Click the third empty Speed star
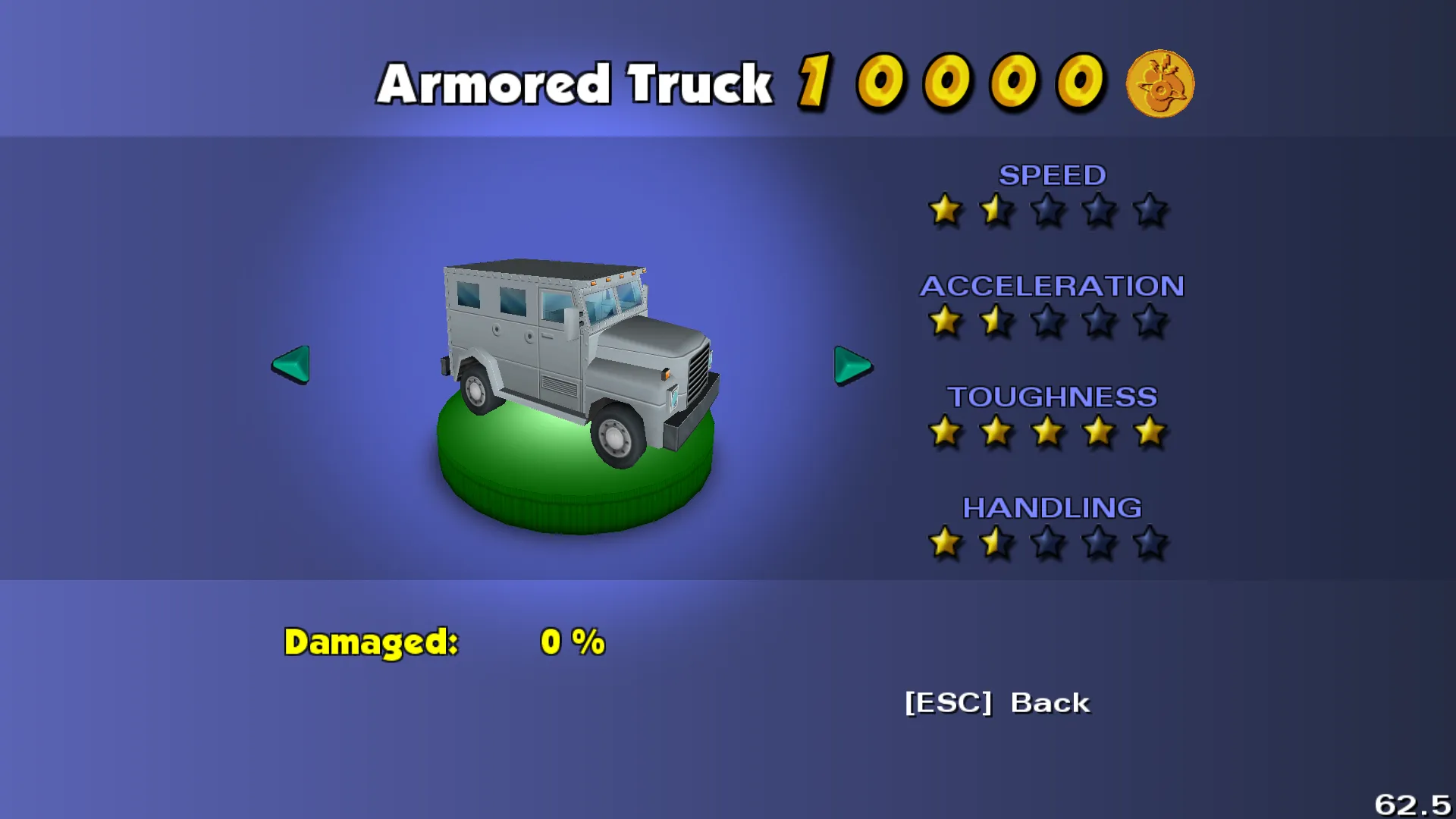This screenshot has width=1456, height=819. [1047, 211]
